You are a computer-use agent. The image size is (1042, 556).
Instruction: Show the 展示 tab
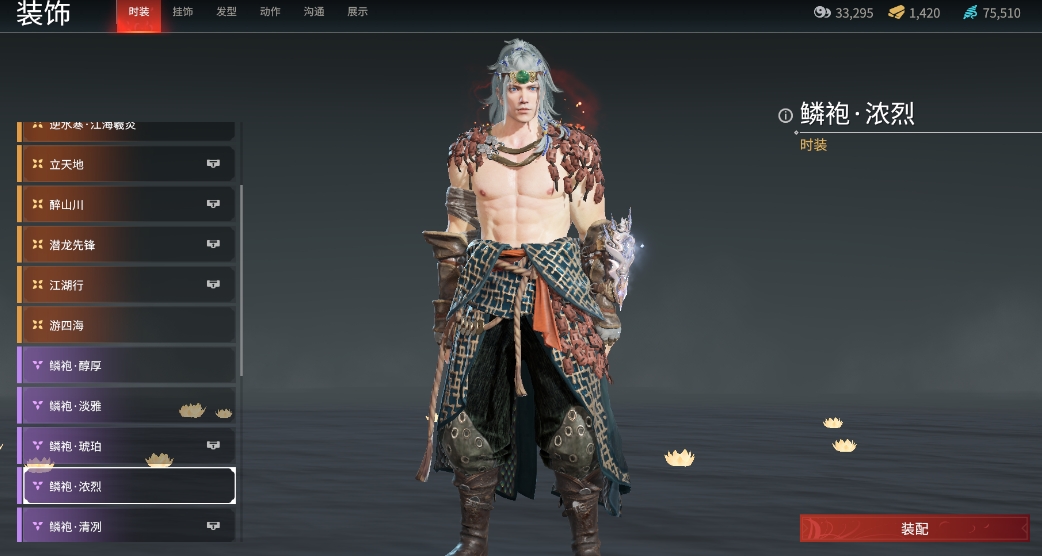pyautogui.click(x=357, y=12)
